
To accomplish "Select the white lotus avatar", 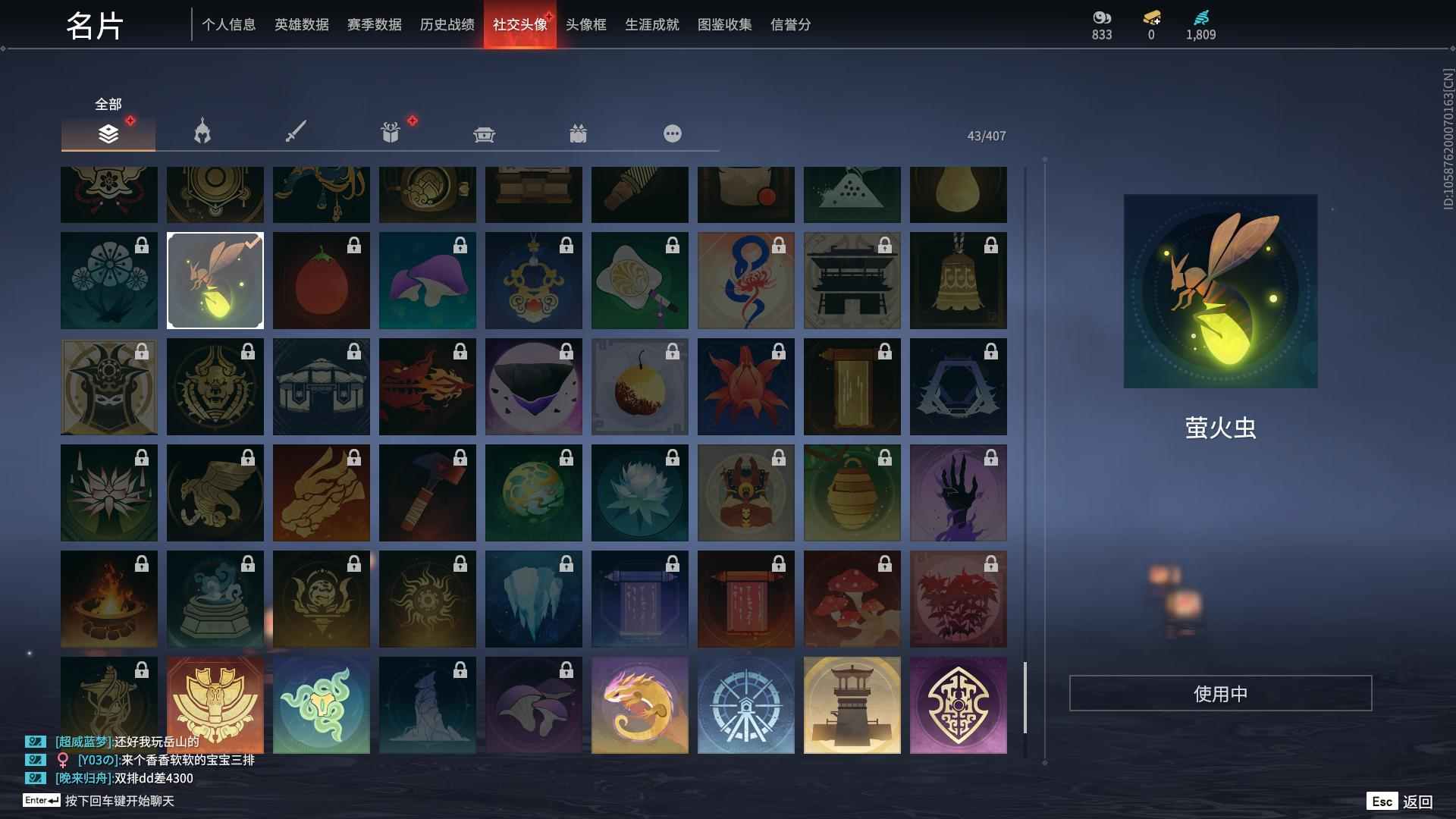I will 639,492.
